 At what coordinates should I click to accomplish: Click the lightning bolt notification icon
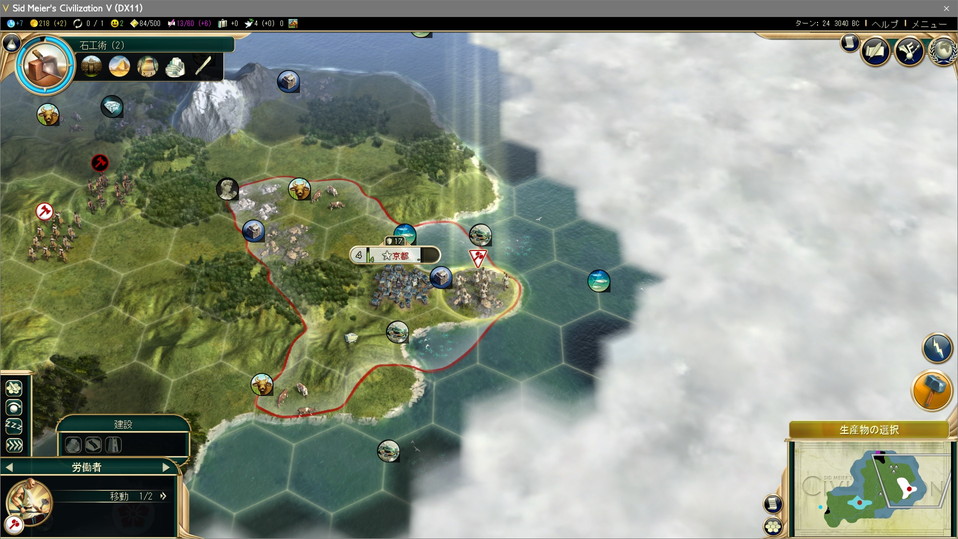937,347
